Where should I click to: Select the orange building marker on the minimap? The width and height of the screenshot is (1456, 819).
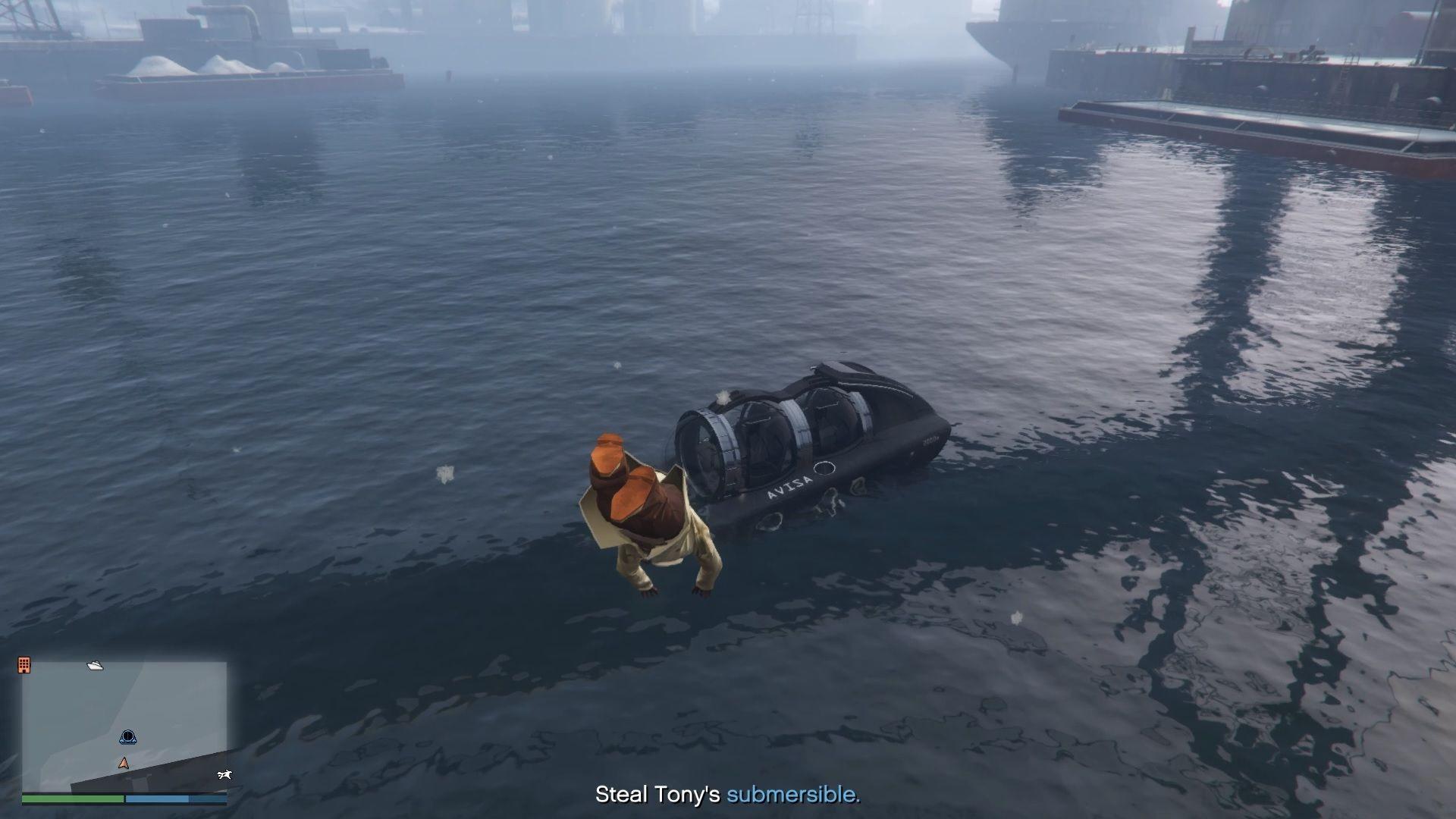24,665
